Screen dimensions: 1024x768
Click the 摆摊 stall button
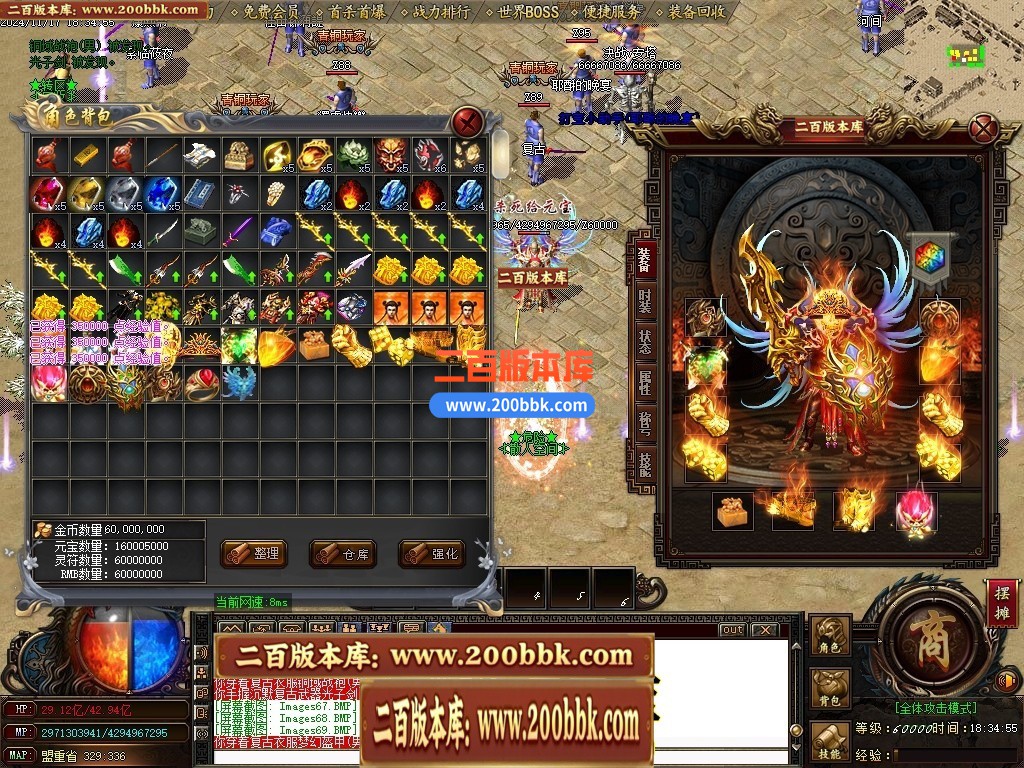(x=1001, y=603)
